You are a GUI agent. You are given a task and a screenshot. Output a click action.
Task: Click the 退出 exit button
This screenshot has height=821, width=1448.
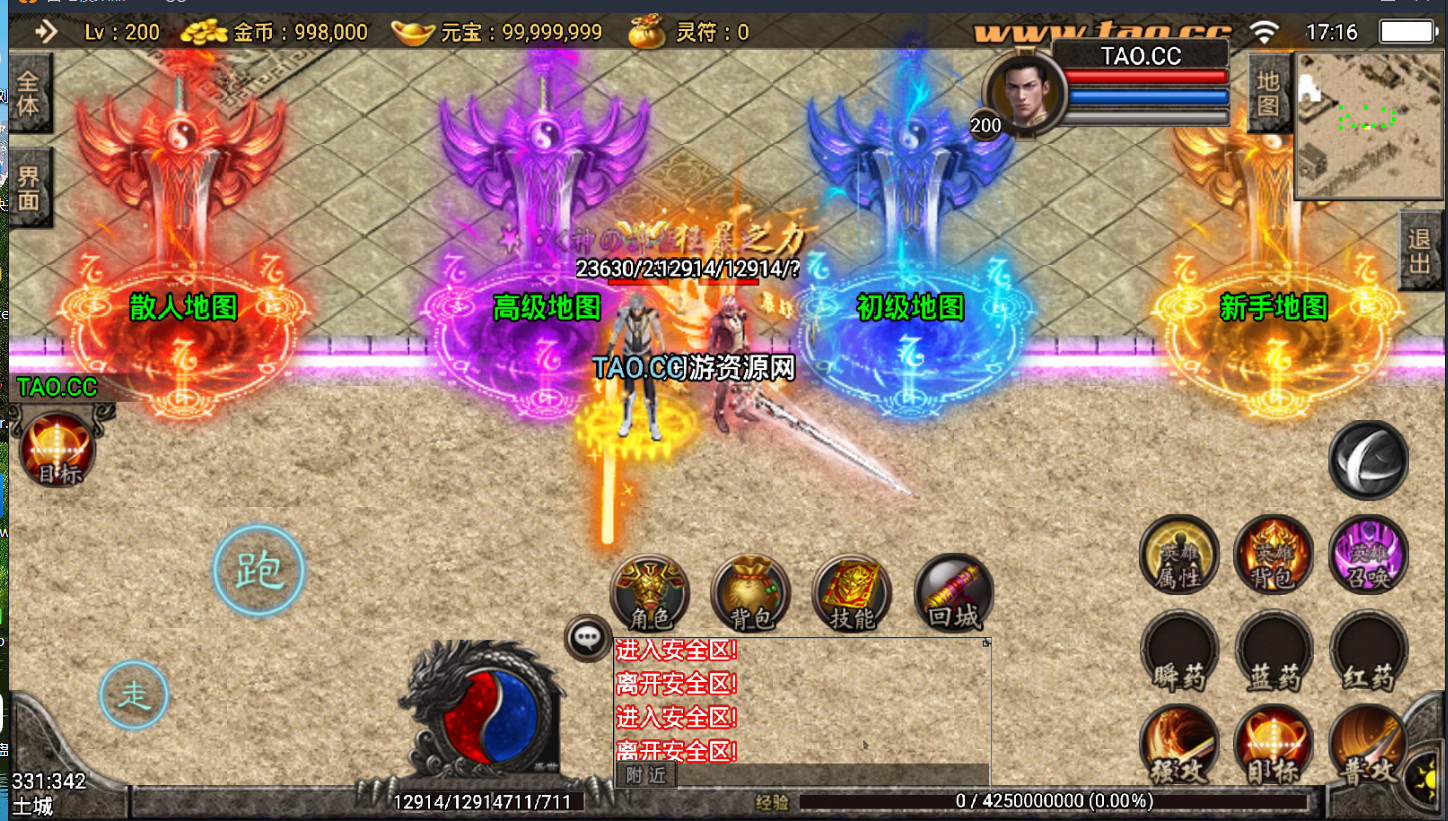pyautogui.click(x=1420, y=251)
